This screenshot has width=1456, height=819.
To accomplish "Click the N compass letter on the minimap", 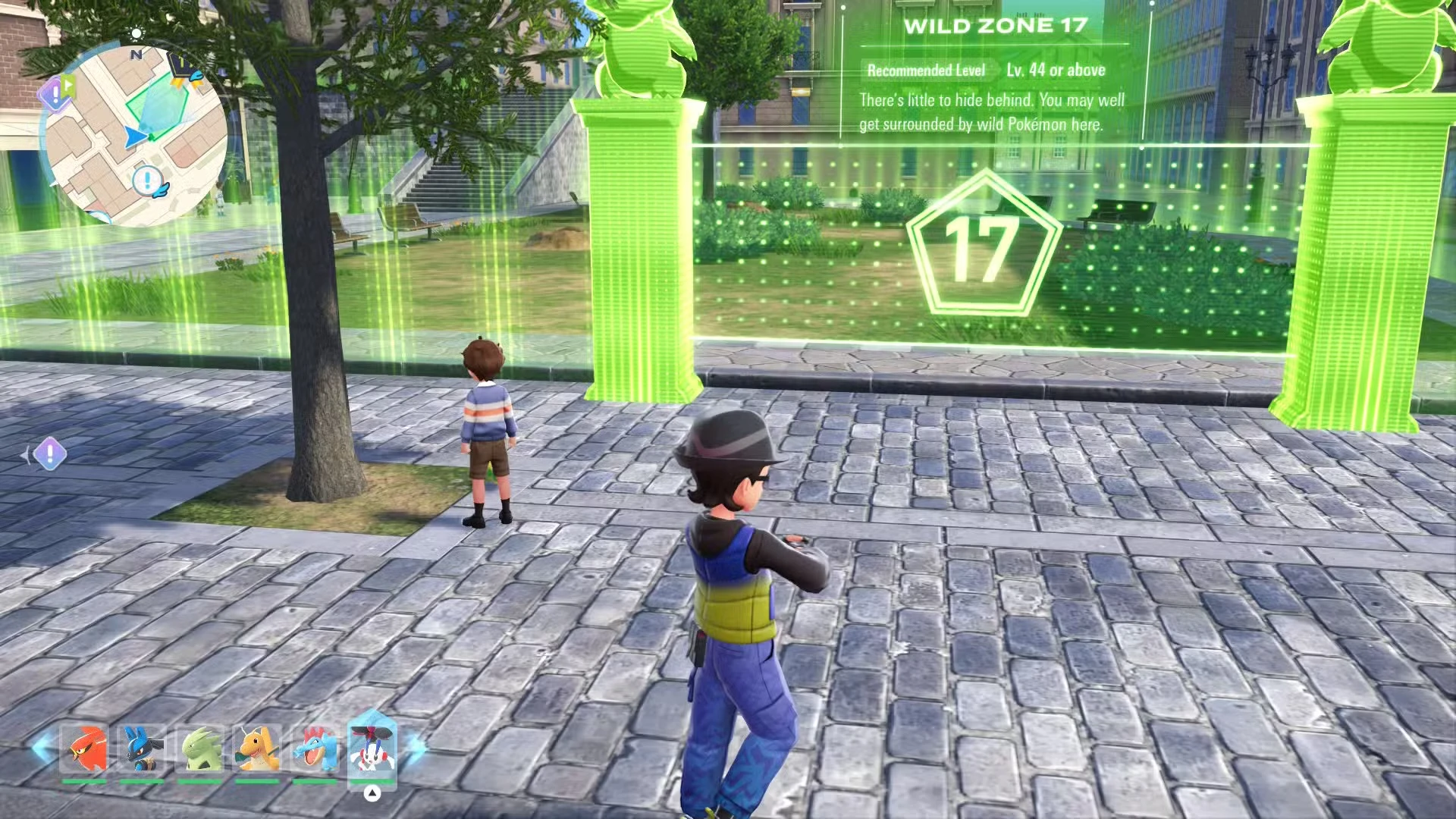I will (136, 55).
